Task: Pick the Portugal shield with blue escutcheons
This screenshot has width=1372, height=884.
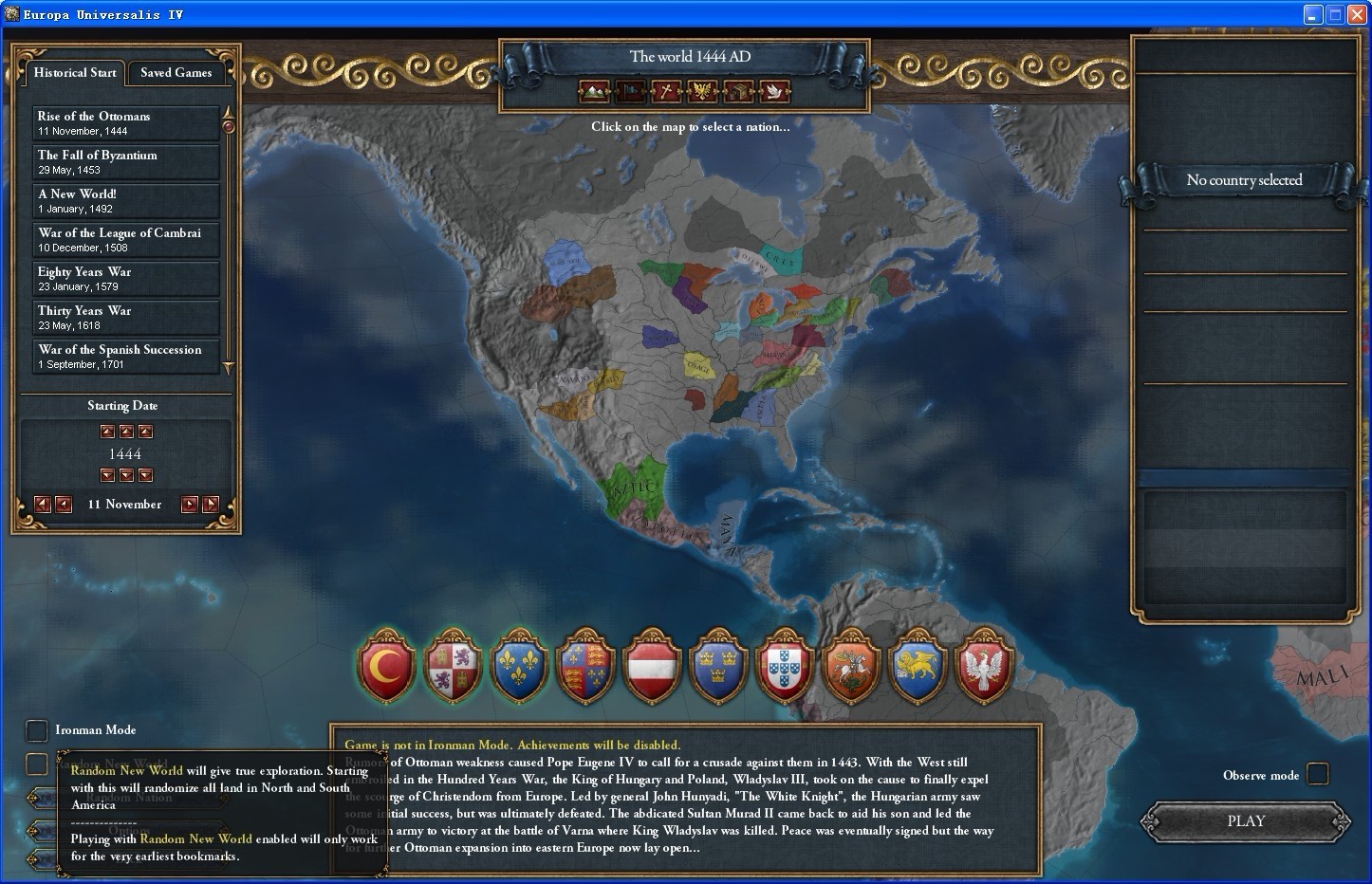Action: click(785, 666)
